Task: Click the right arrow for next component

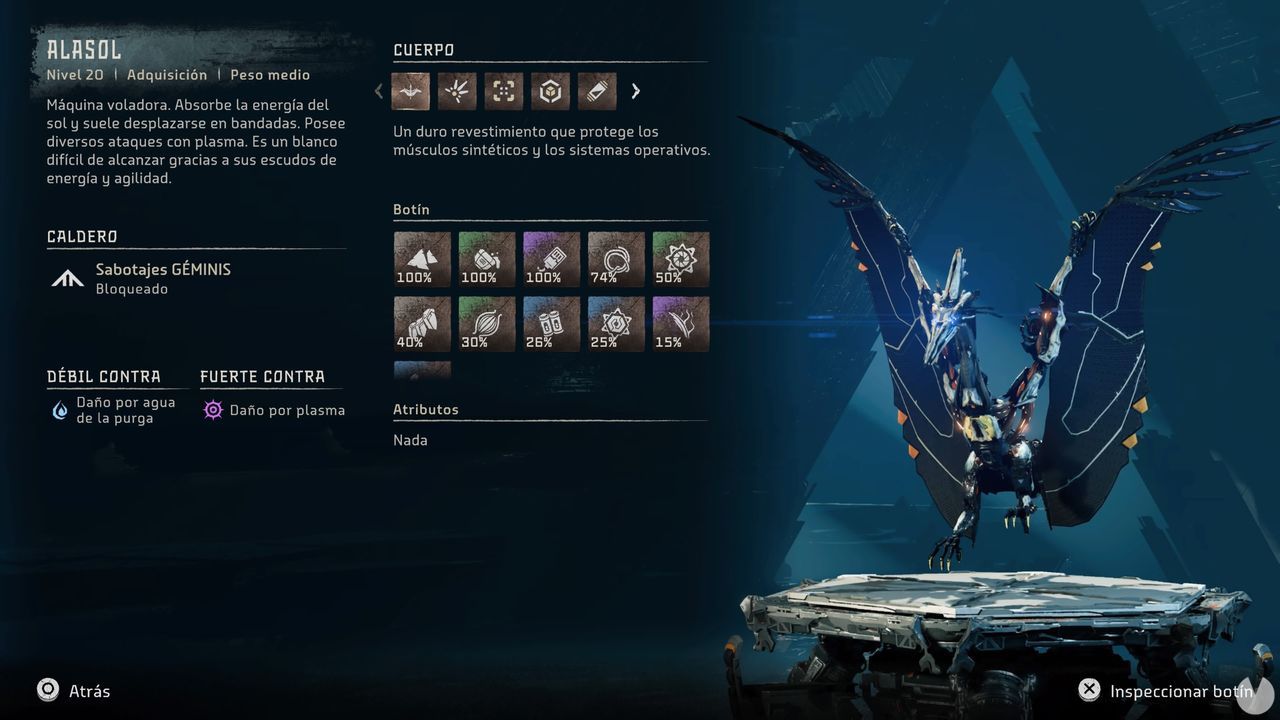Action: click(x=636, y=91)
